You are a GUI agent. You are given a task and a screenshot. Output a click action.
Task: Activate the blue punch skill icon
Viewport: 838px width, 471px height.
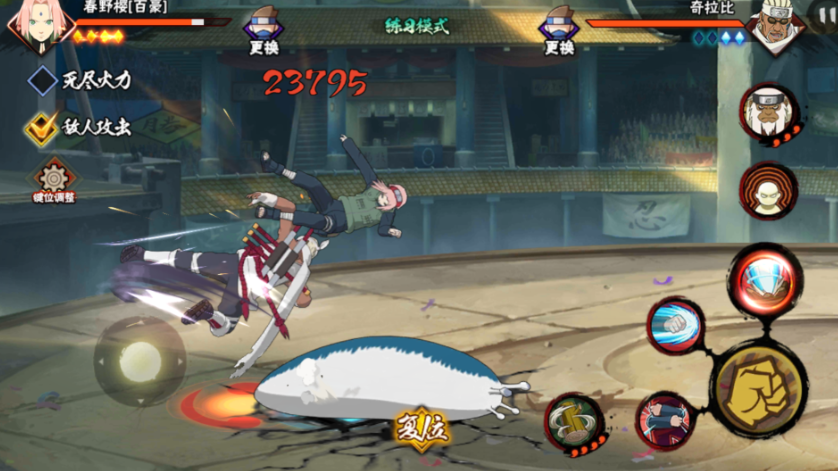click(x=675, y=325)
